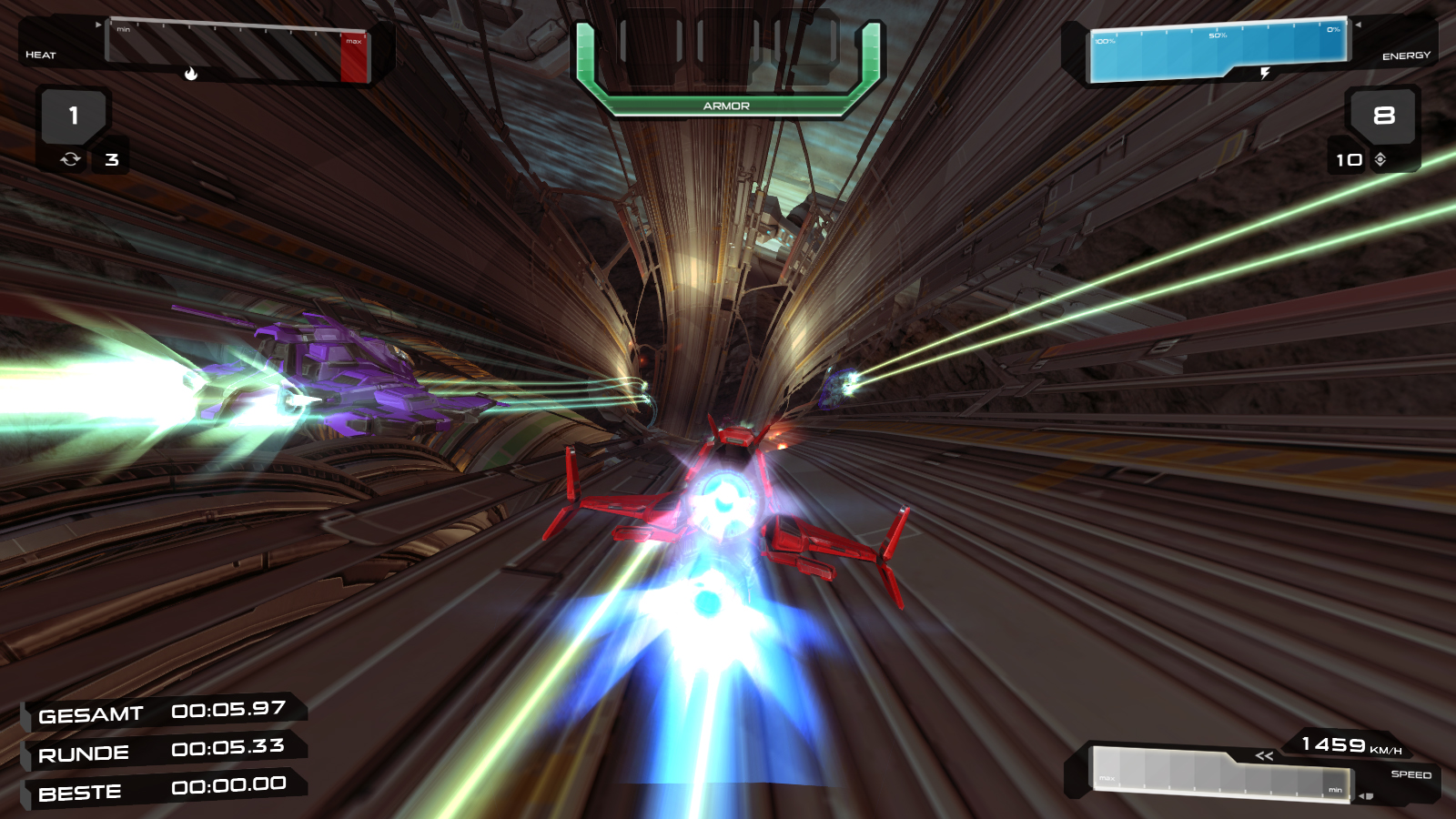Click the arrow marker left of the HEAT gauge
Viewport: 1456px width, 819px height.
(x=97, y=26)
